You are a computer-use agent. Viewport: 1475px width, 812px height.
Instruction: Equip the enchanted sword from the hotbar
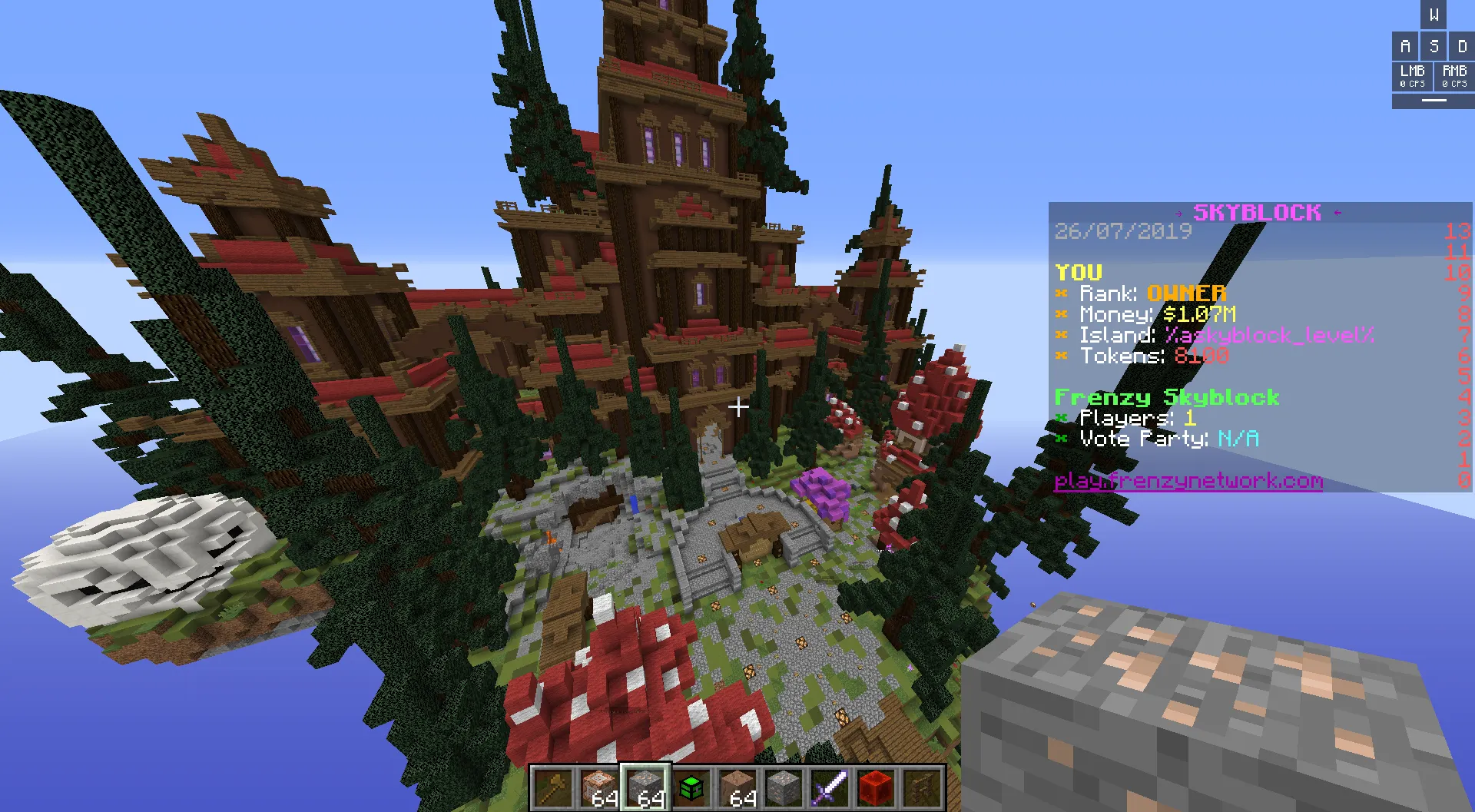pyautogui.click(x=830, y=787)
